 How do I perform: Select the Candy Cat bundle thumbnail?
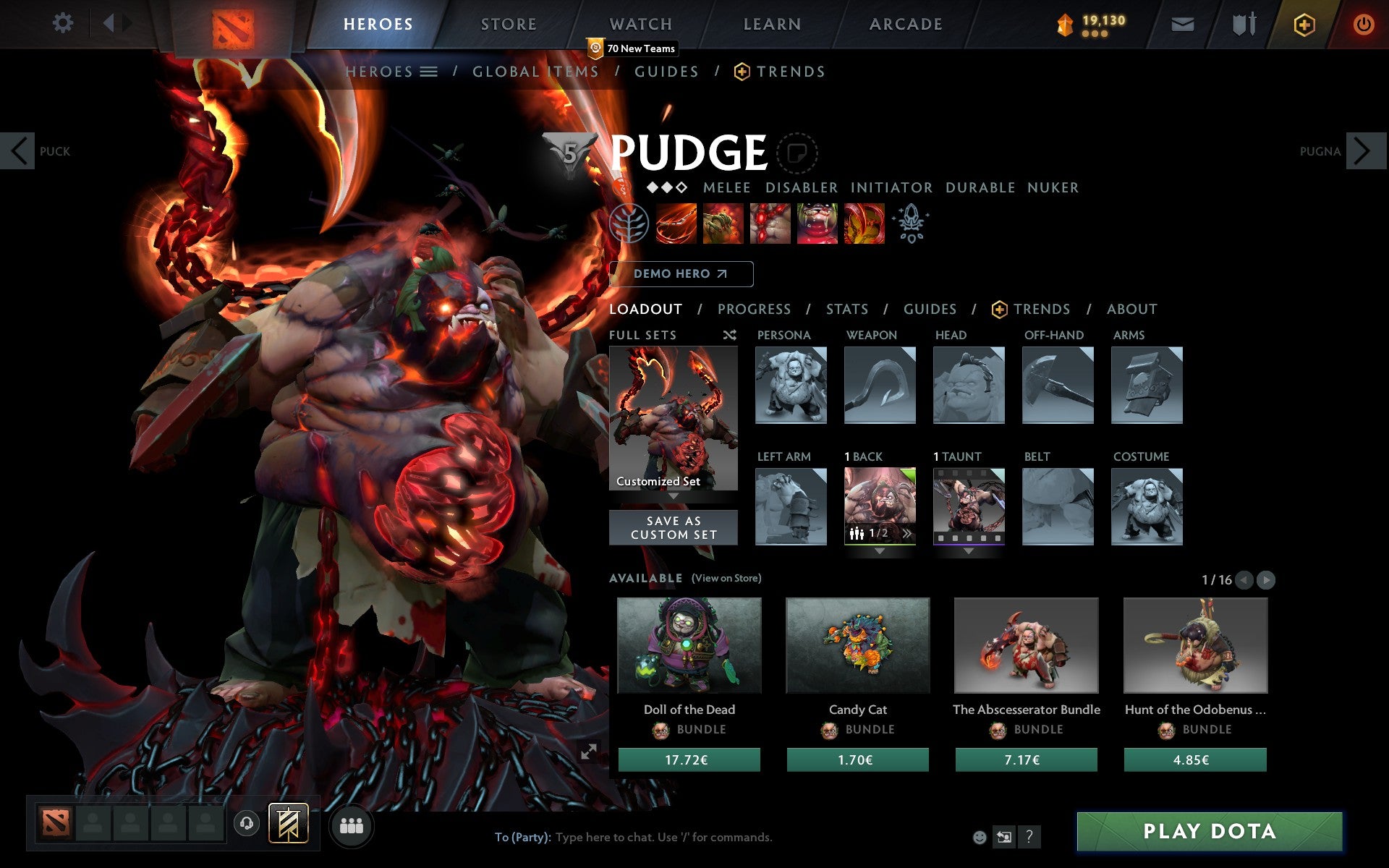pyautogui.click(x=857, y=646)
